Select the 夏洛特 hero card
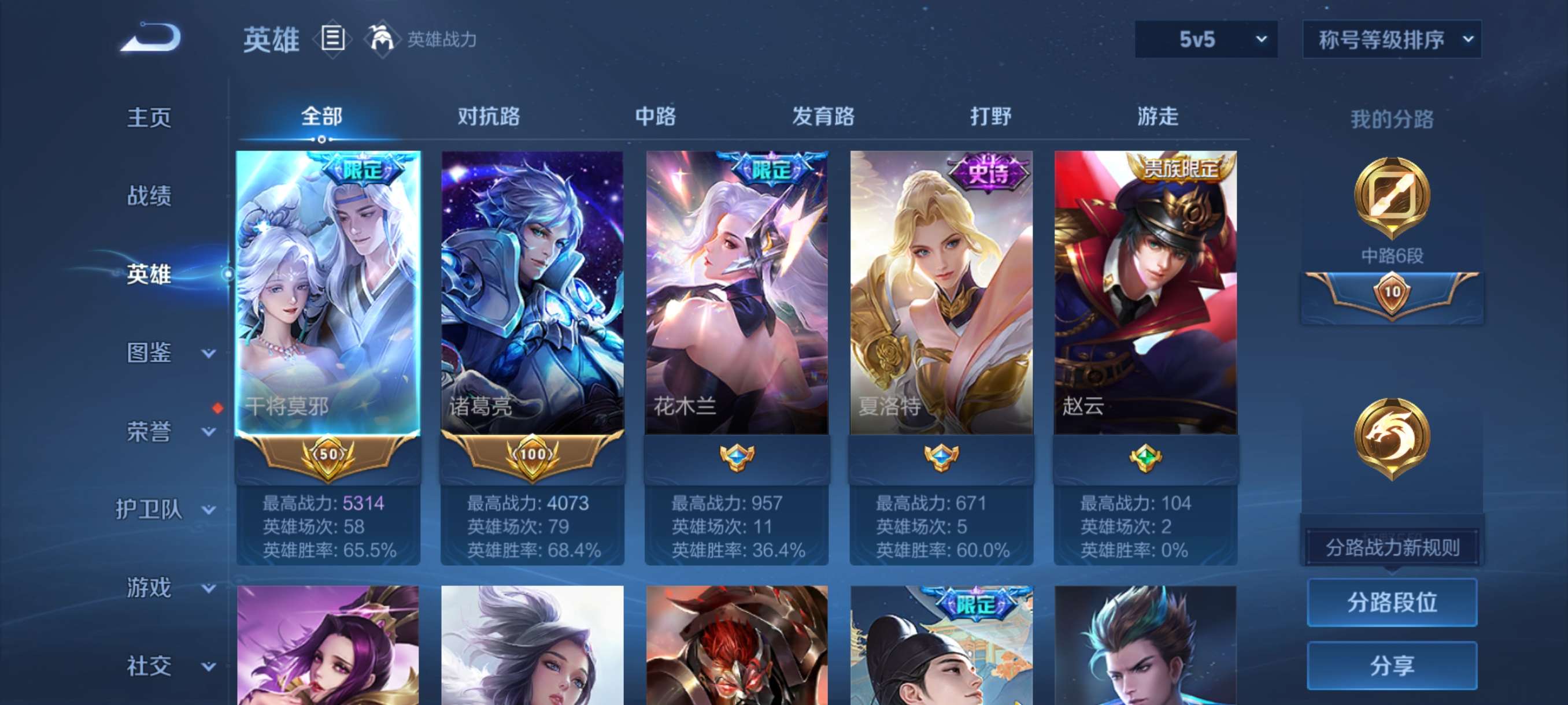 click(942, 292)
